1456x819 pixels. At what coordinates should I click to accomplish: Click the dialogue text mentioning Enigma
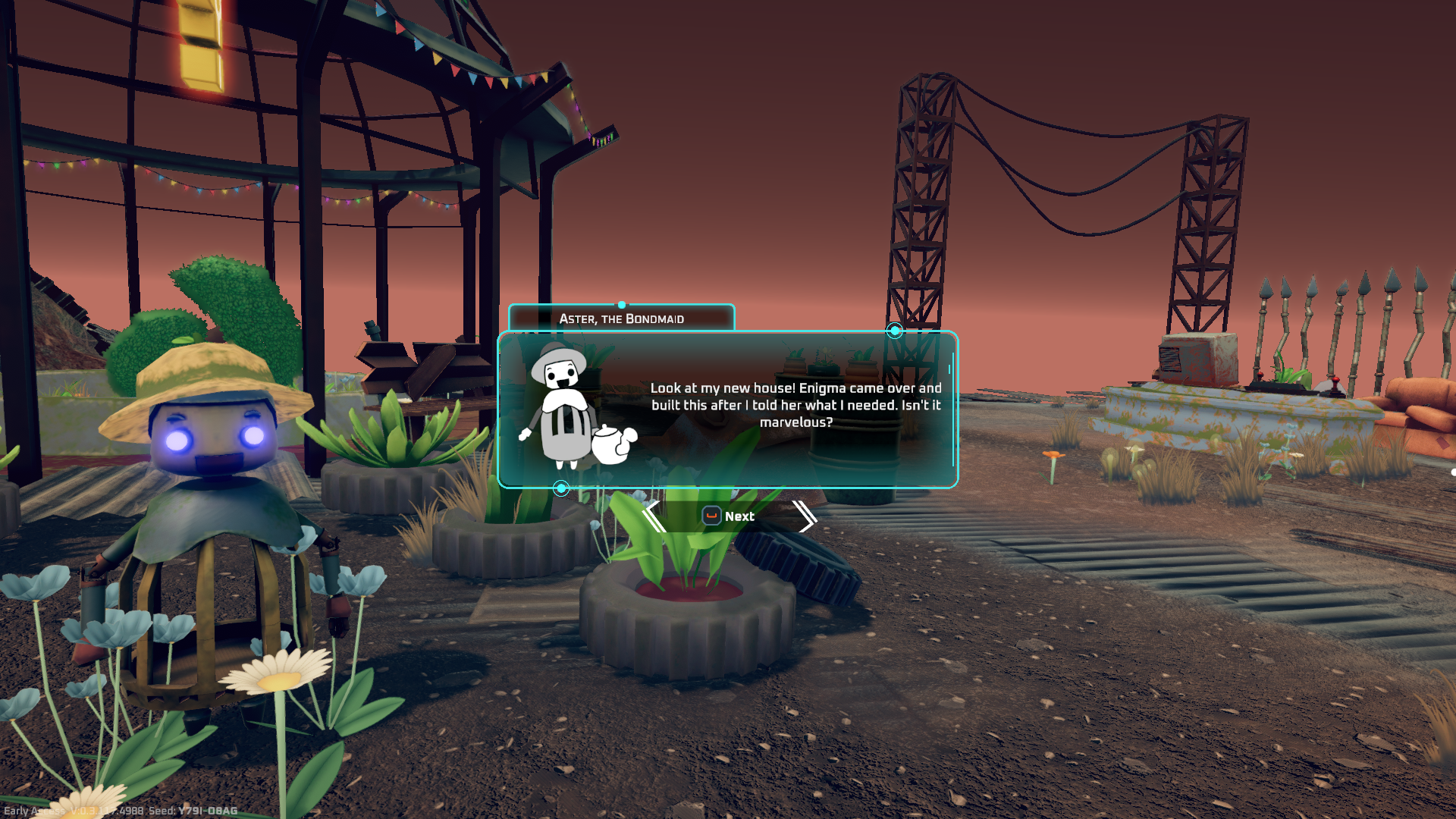[x=795, y=406]
